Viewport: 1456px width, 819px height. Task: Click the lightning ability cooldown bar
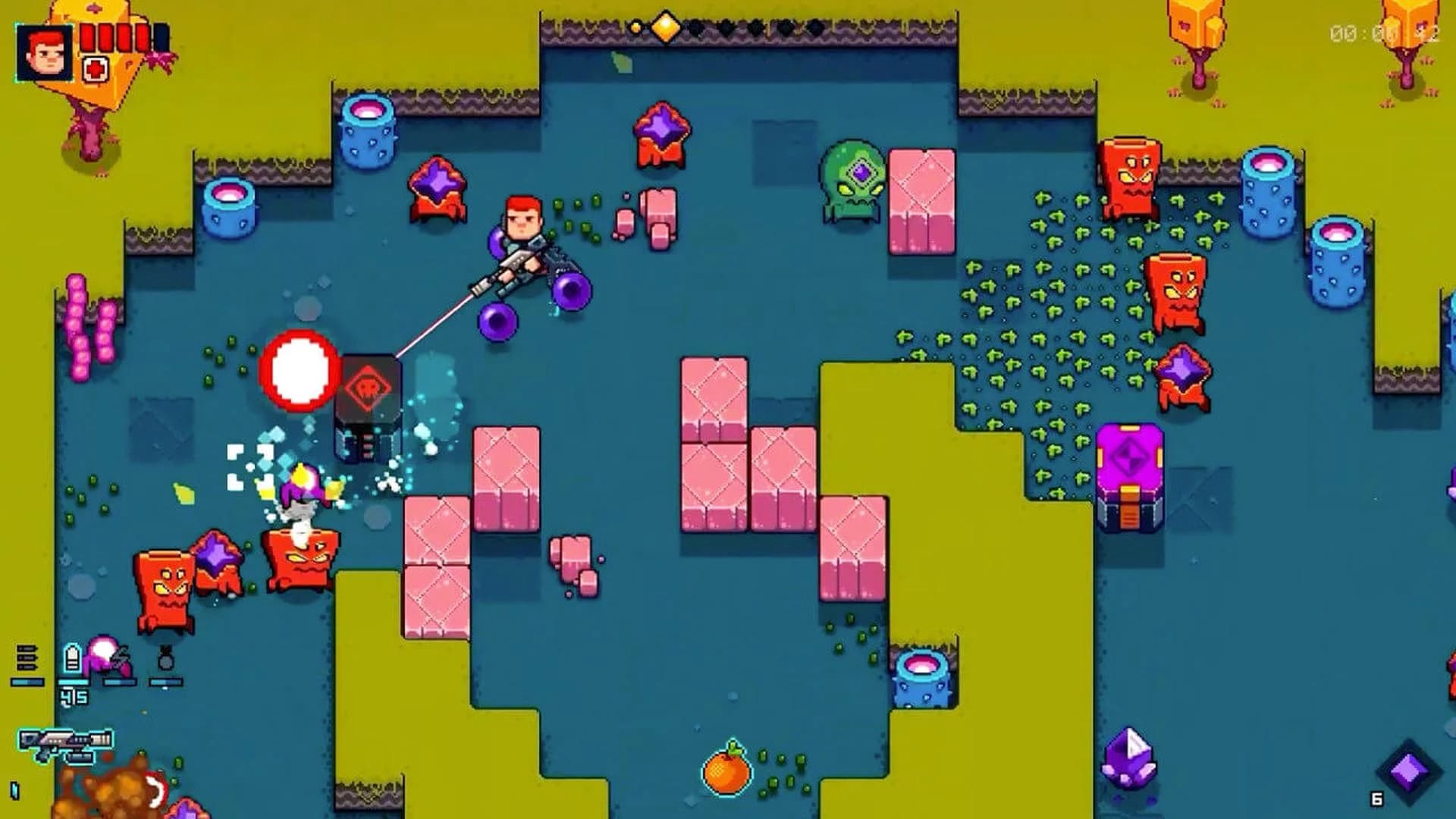[x=120, y=681]
